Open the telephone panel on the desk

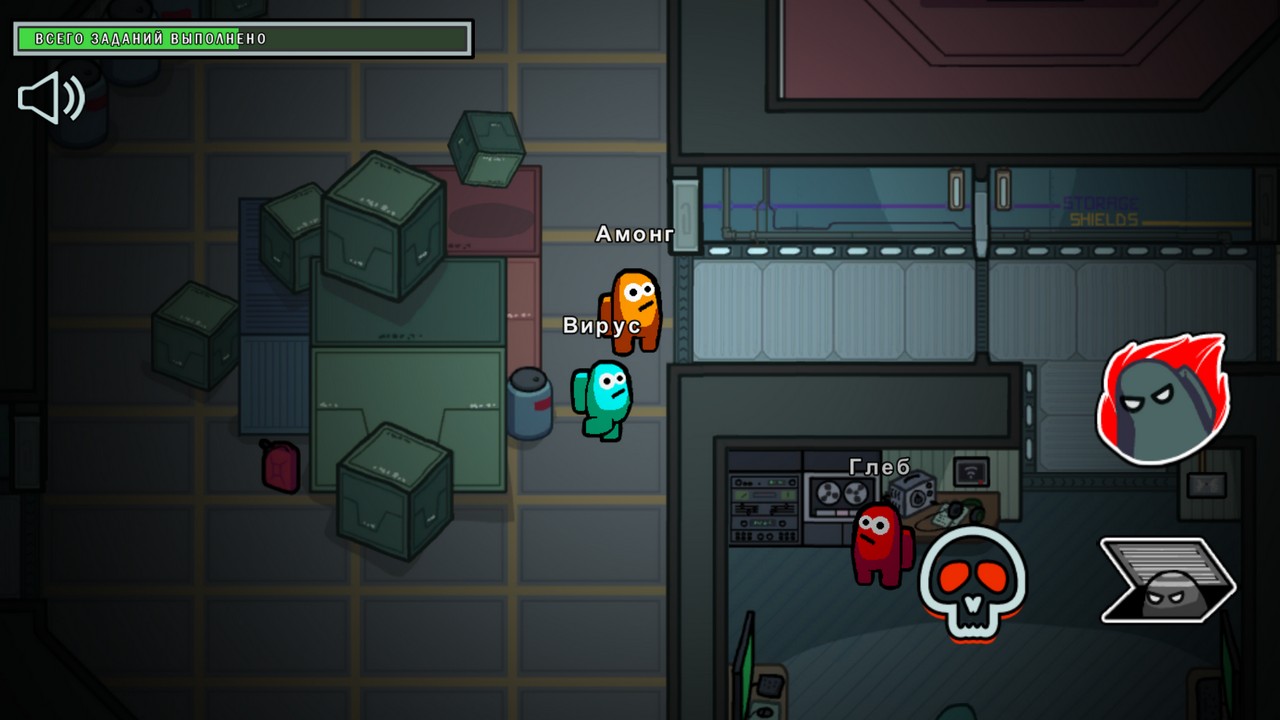[x=944, y=518]
